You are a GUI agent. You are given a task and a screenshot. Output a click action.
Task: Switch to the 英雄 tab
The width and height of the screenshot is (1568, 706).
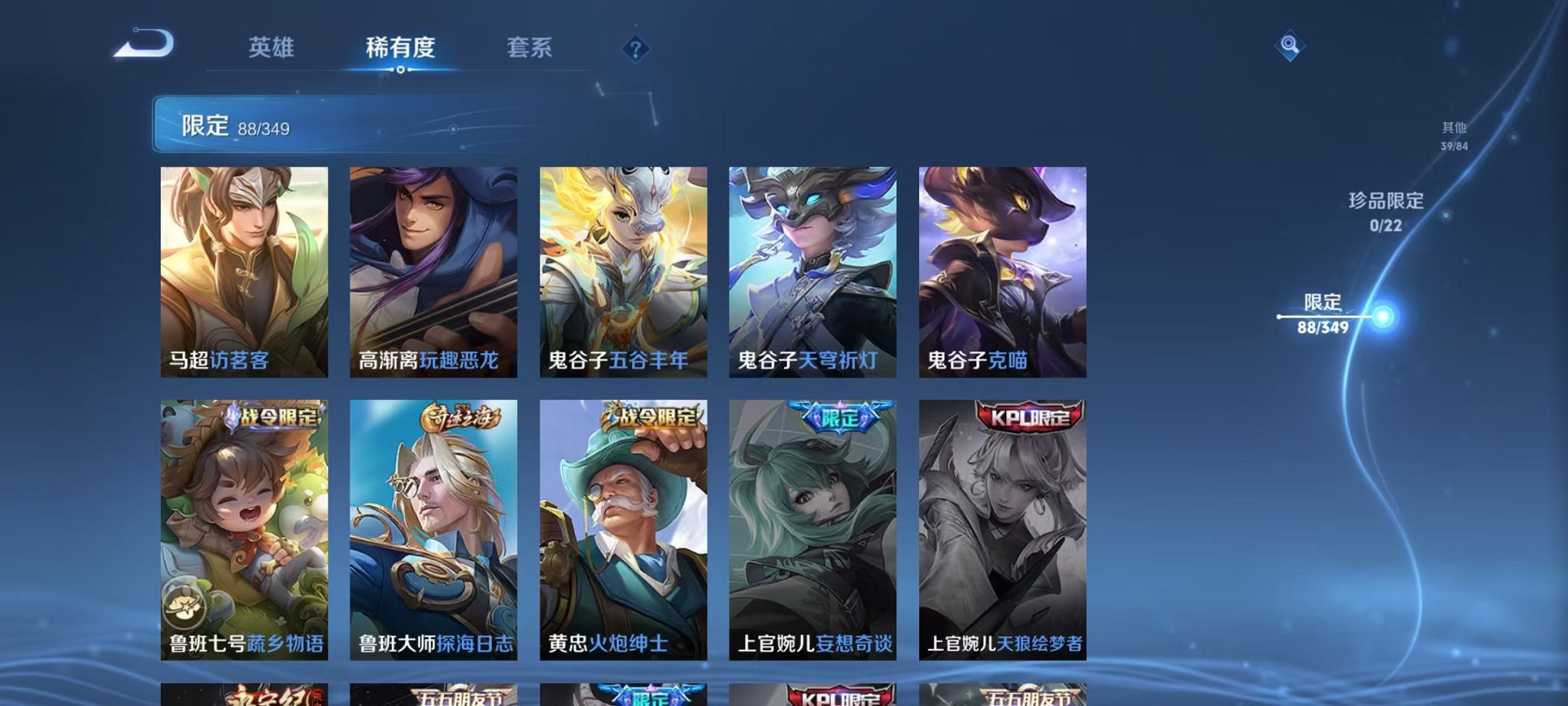click(x=271, y=48)
